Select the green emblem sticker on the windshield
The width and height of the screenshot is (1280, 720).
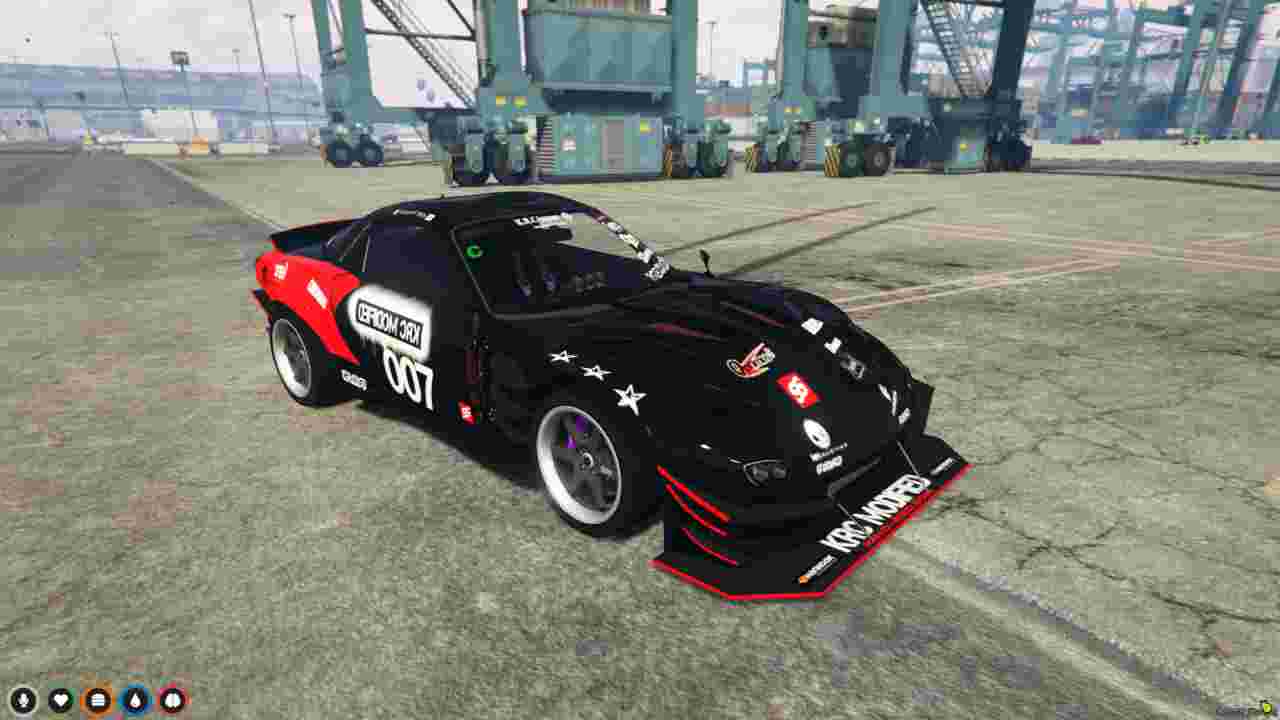pos(475,250)
